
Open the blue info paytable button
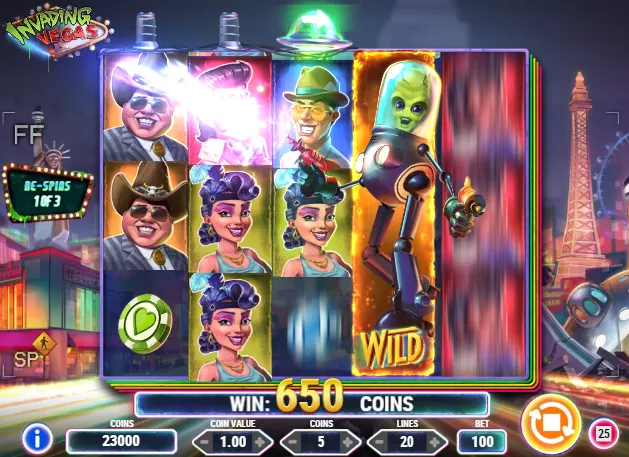click(x=37, y=437)
